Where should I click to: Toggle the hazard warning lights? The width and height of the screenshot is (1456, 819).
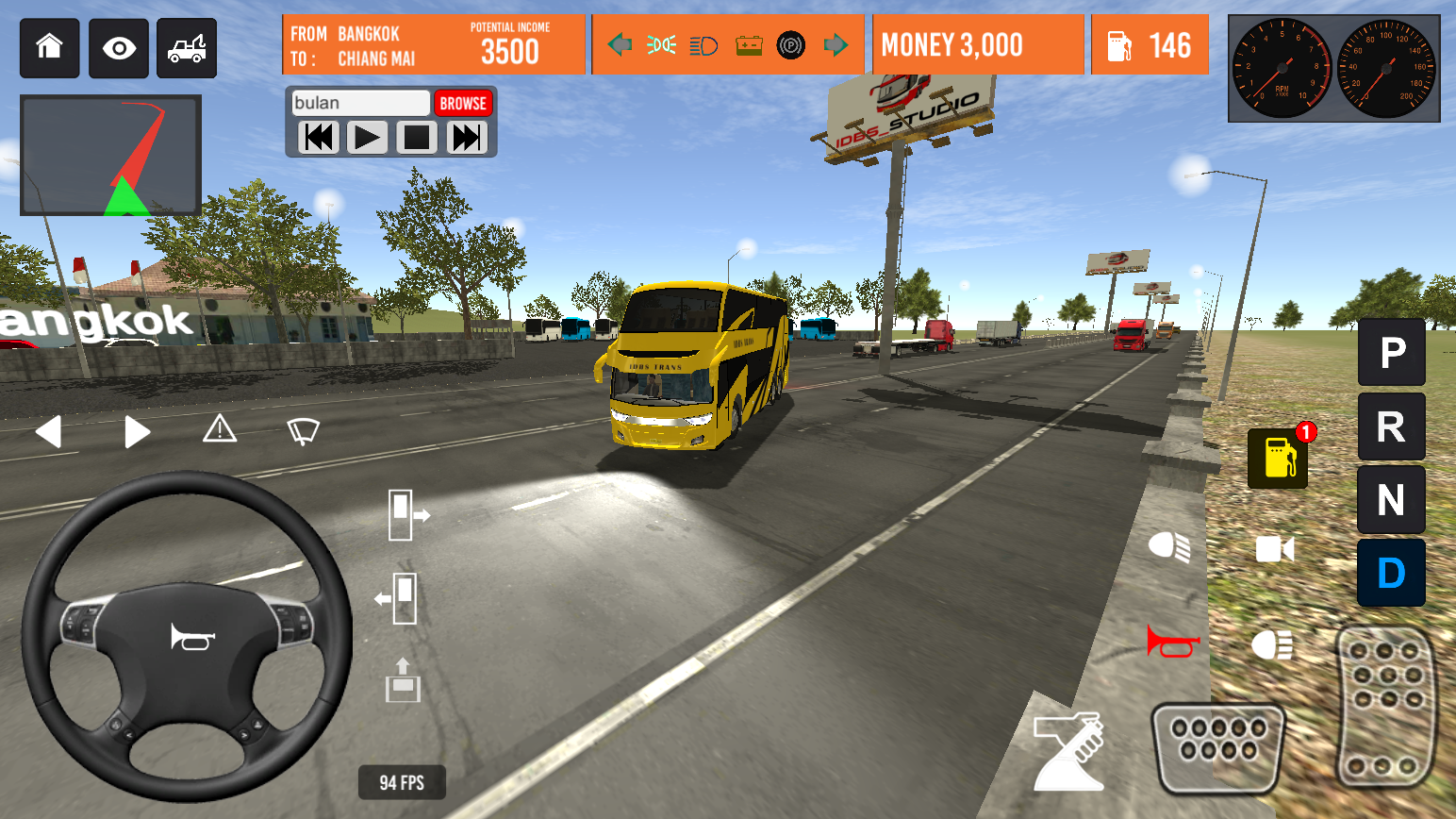[x=220, y=429]
